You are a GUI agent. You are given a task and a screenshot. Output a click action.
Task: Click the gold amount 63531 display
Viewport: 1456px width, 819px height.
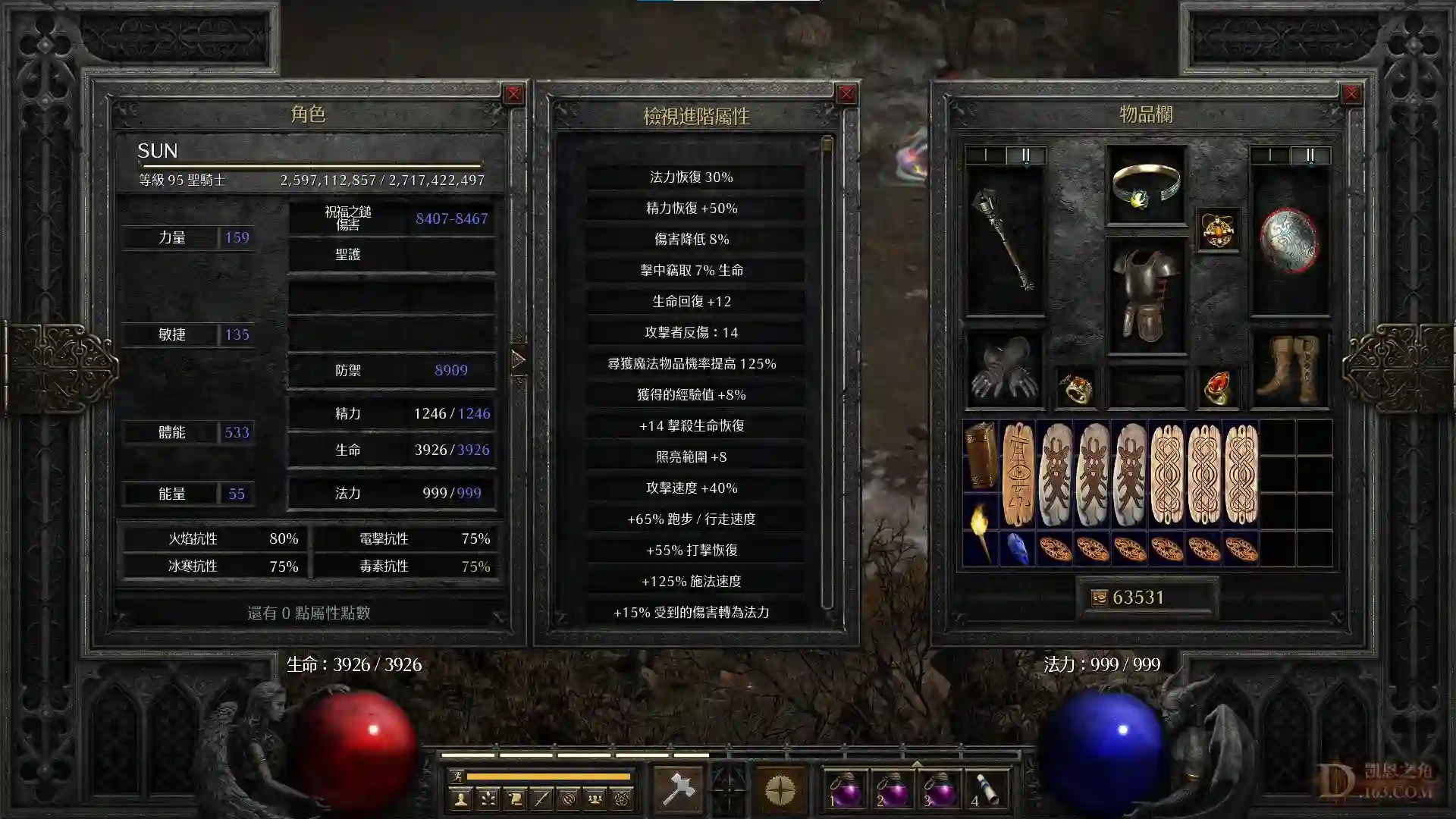coord(1147,597)
